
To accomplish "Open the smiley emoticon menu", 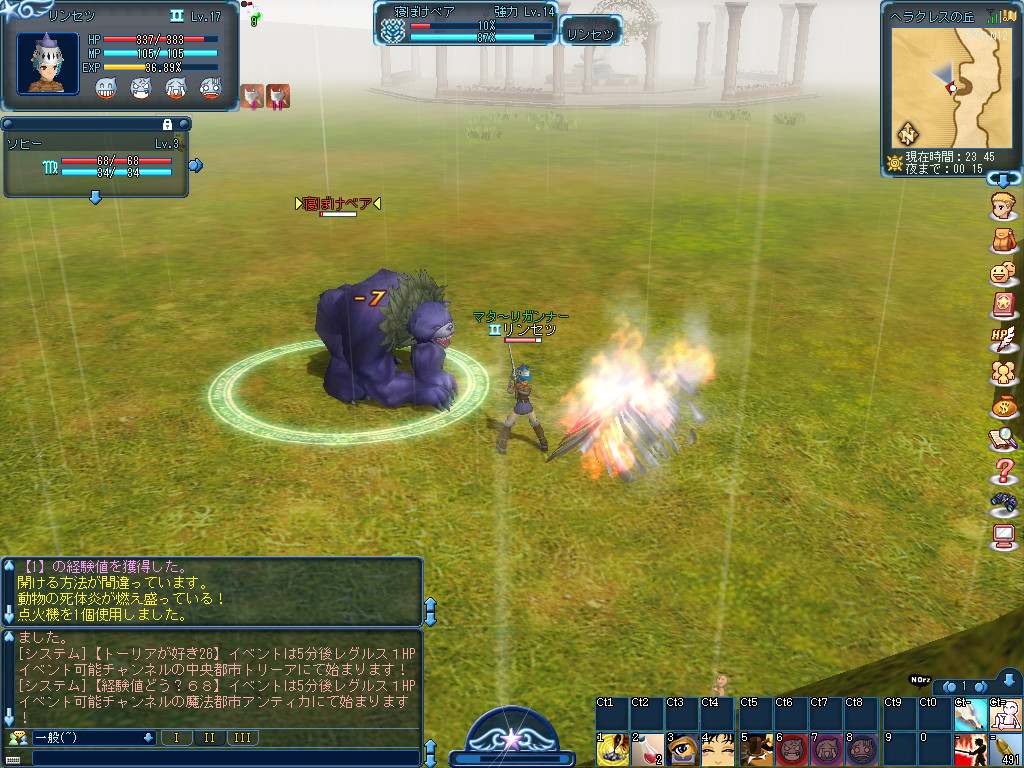I will [1004, 273].
